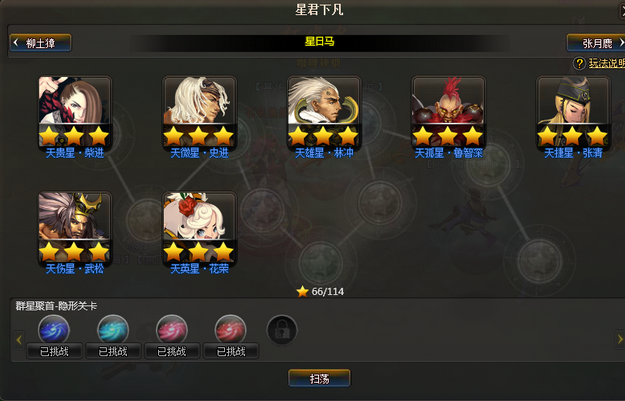
Task: Select hero 天微星·史进
Action: 199,111
